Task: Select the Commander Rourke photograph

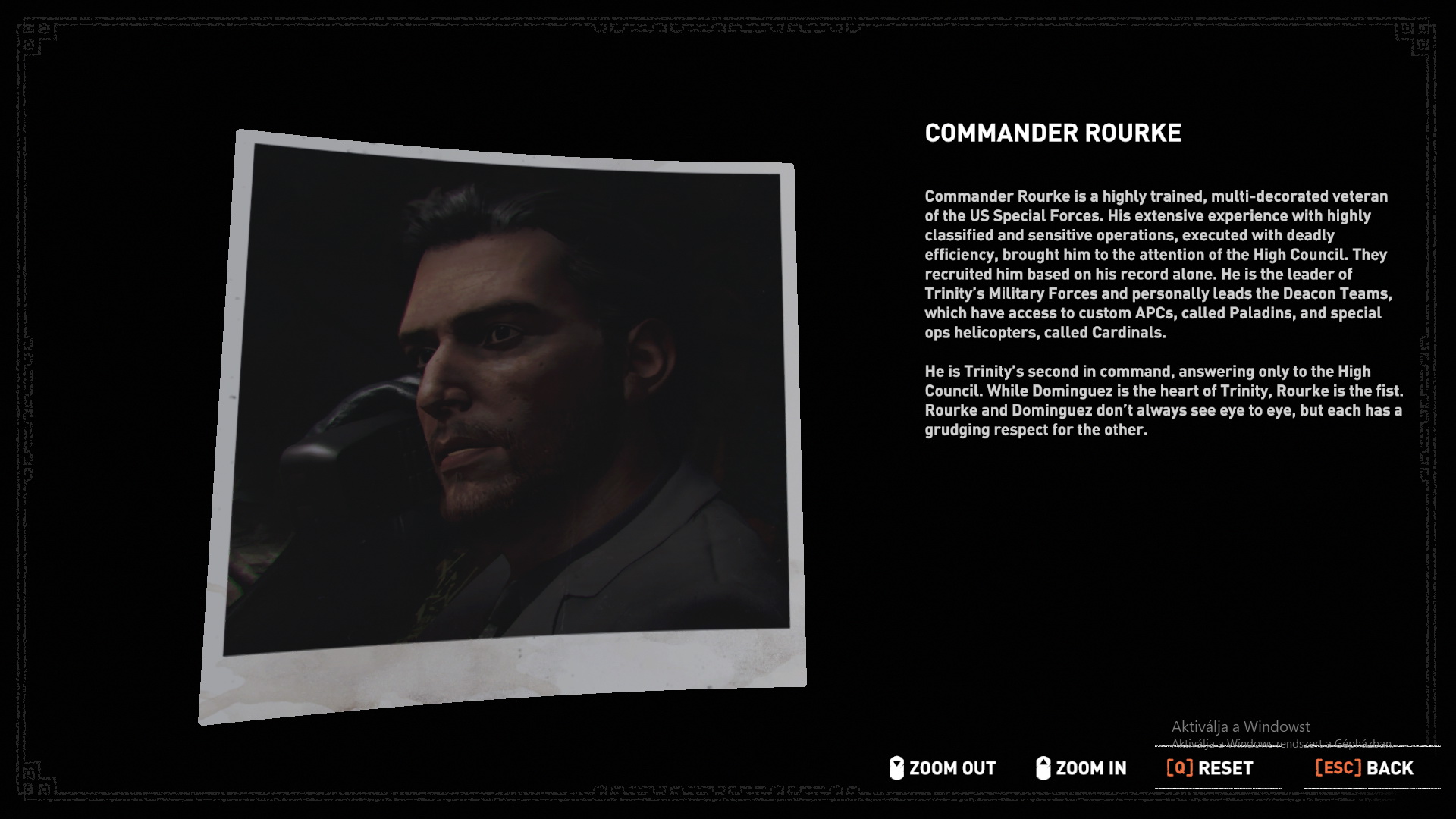Action: (504, 409)
